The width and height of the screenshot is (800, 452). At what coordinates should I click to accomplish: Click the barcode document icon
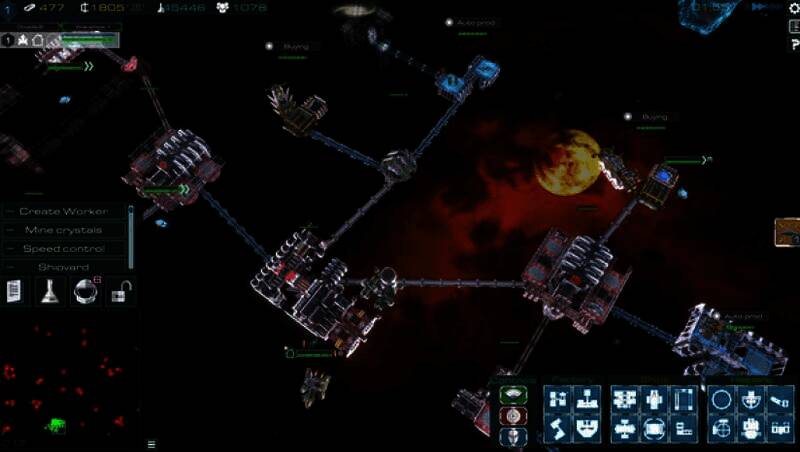tap(16, 292)
